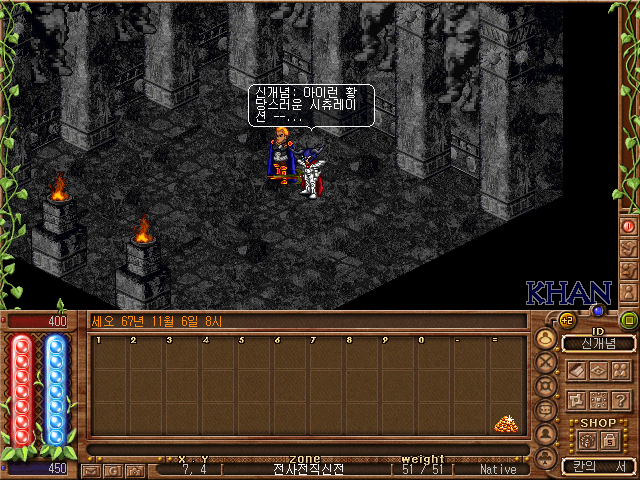Select the gold pile inventory item
This screenshot has width=640, height=480.
coord(506,424)
